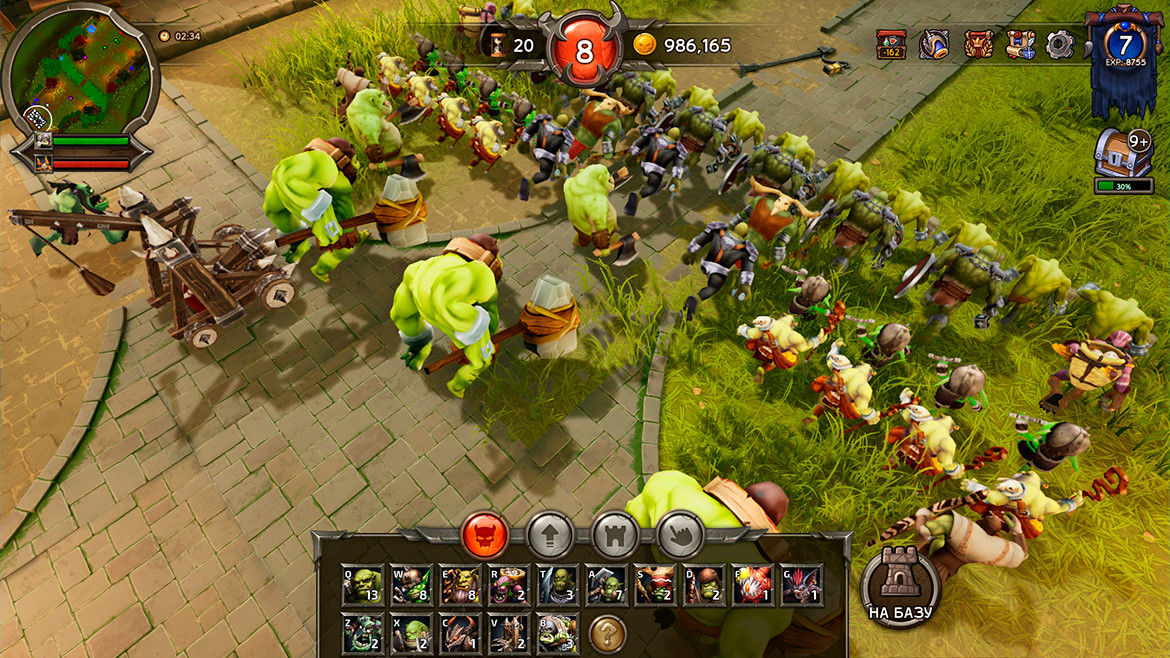Select the Q orc unit slot with 13

pos(363,585)
